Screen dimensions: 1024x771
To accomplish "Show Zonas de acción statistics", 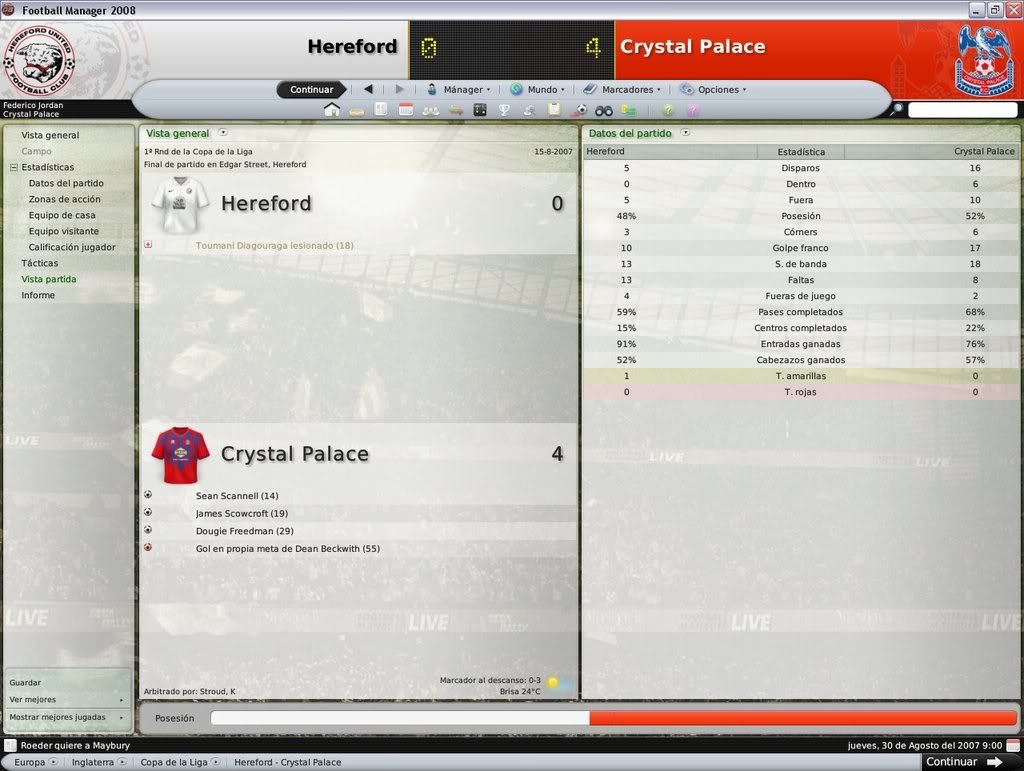I will (64, 199).
